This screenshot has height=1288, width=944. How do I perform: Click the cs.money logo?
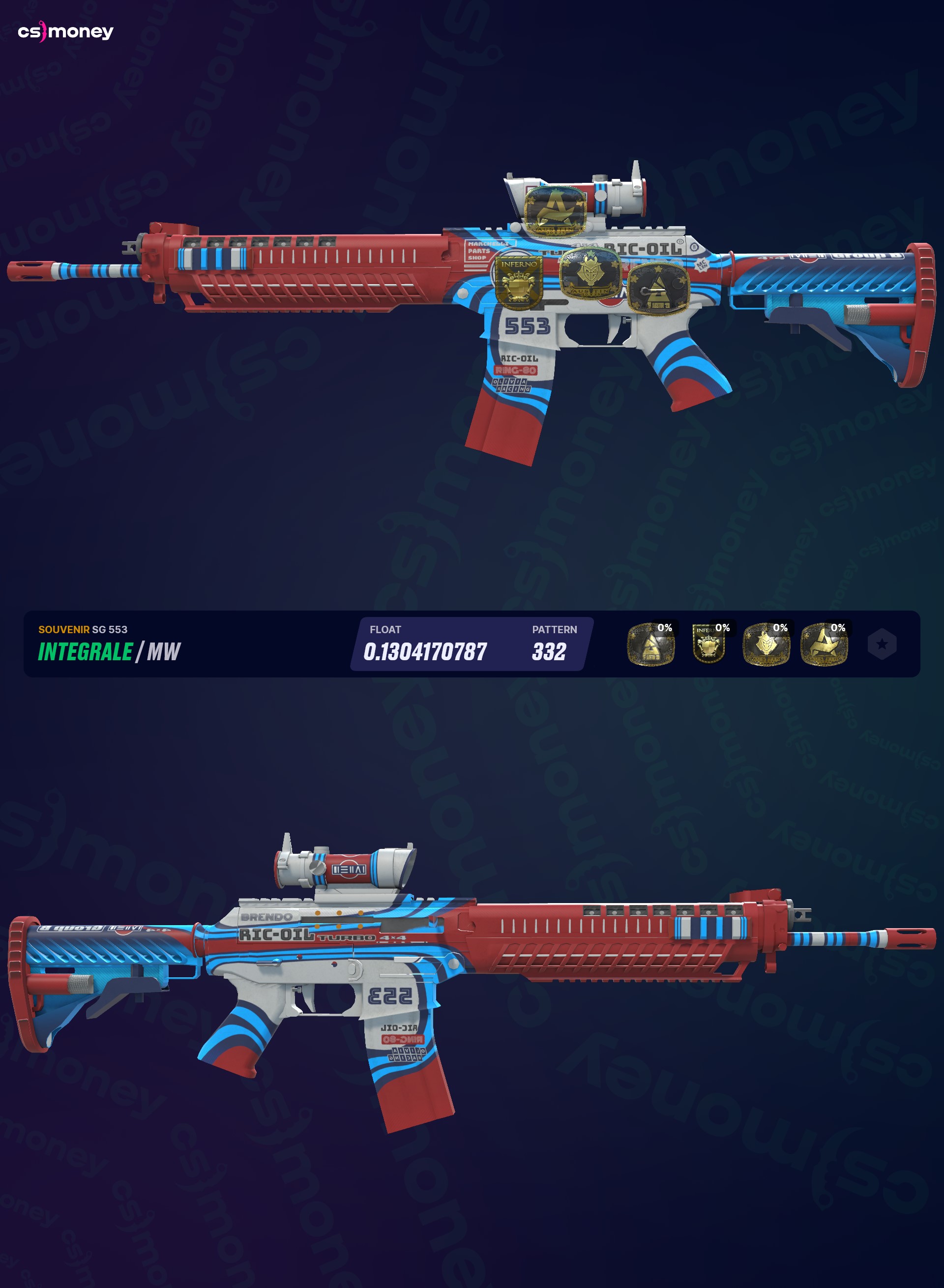(x=66, y=31)
